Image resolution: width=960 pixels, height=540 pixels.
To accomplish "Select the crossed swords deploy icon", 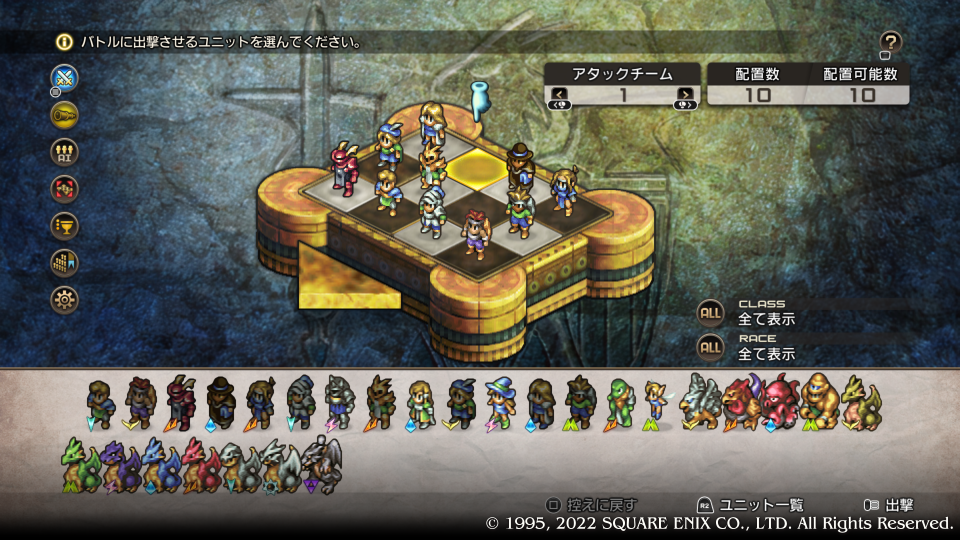I will [x=65, y=78].
